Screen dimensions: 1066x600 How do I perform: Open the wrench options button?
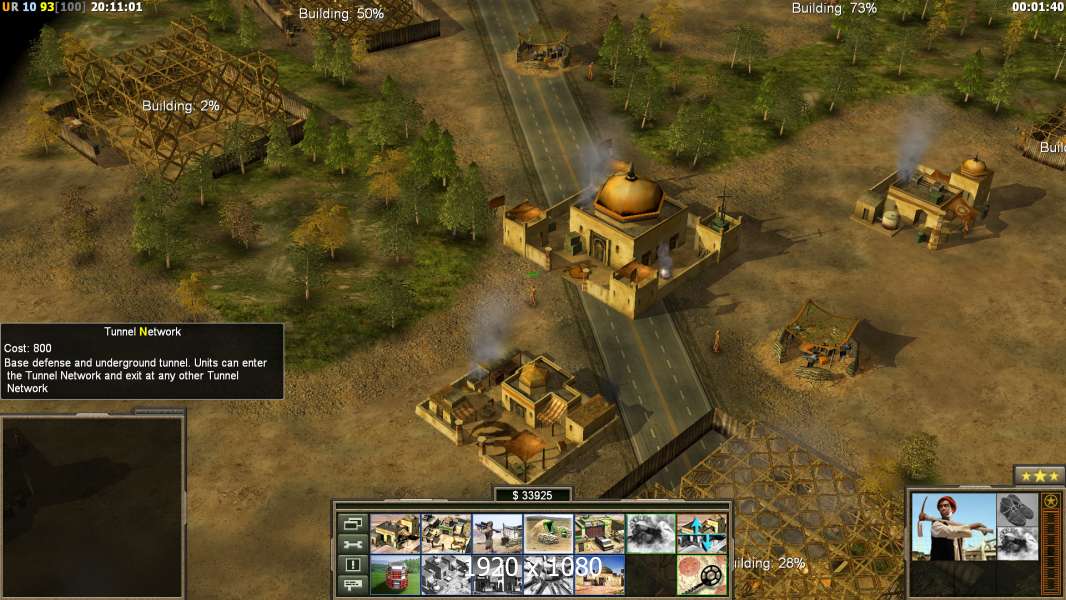click(352, 544)
